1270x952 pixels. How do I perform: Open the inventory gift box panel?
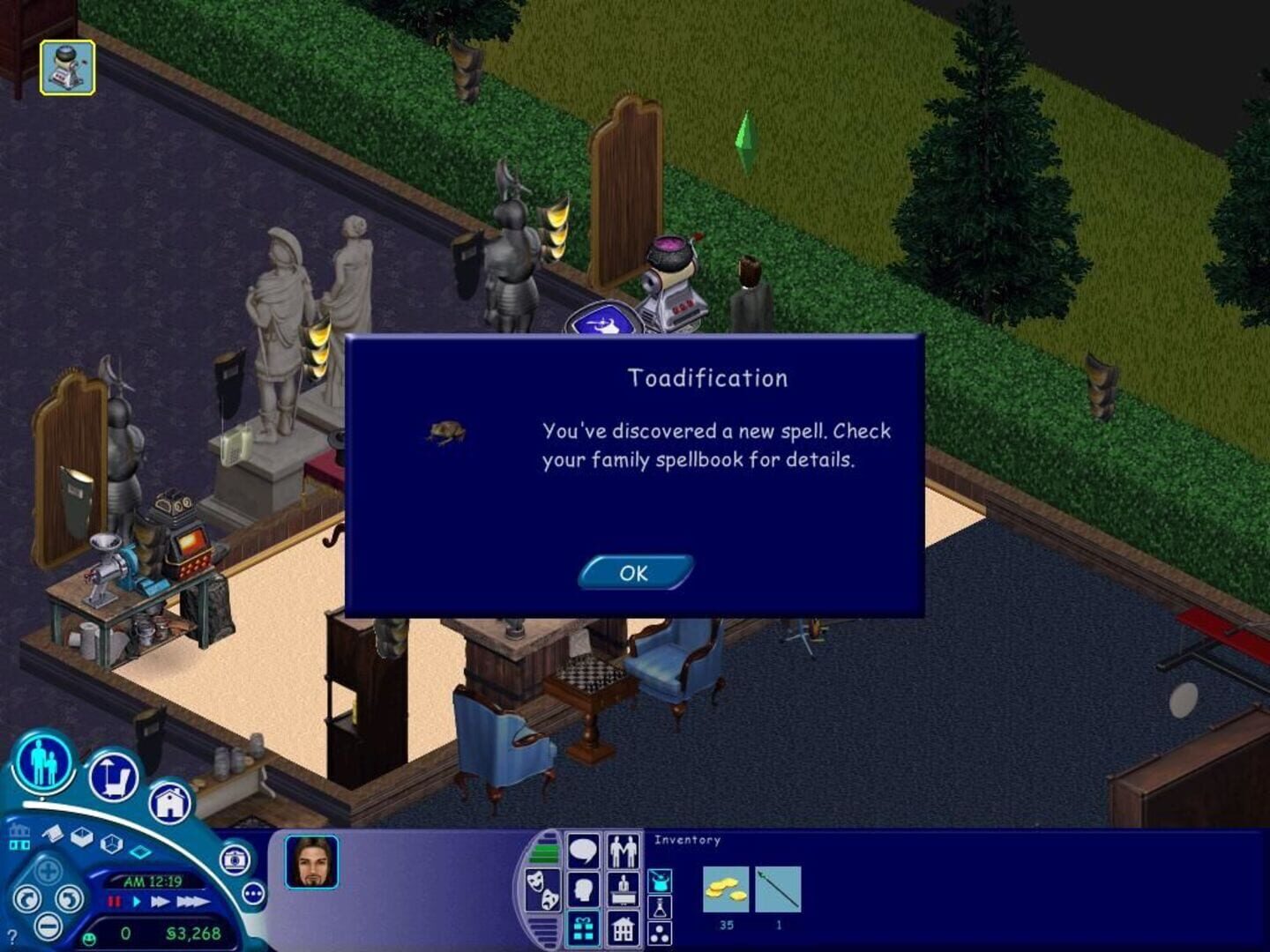coord(583,928)
